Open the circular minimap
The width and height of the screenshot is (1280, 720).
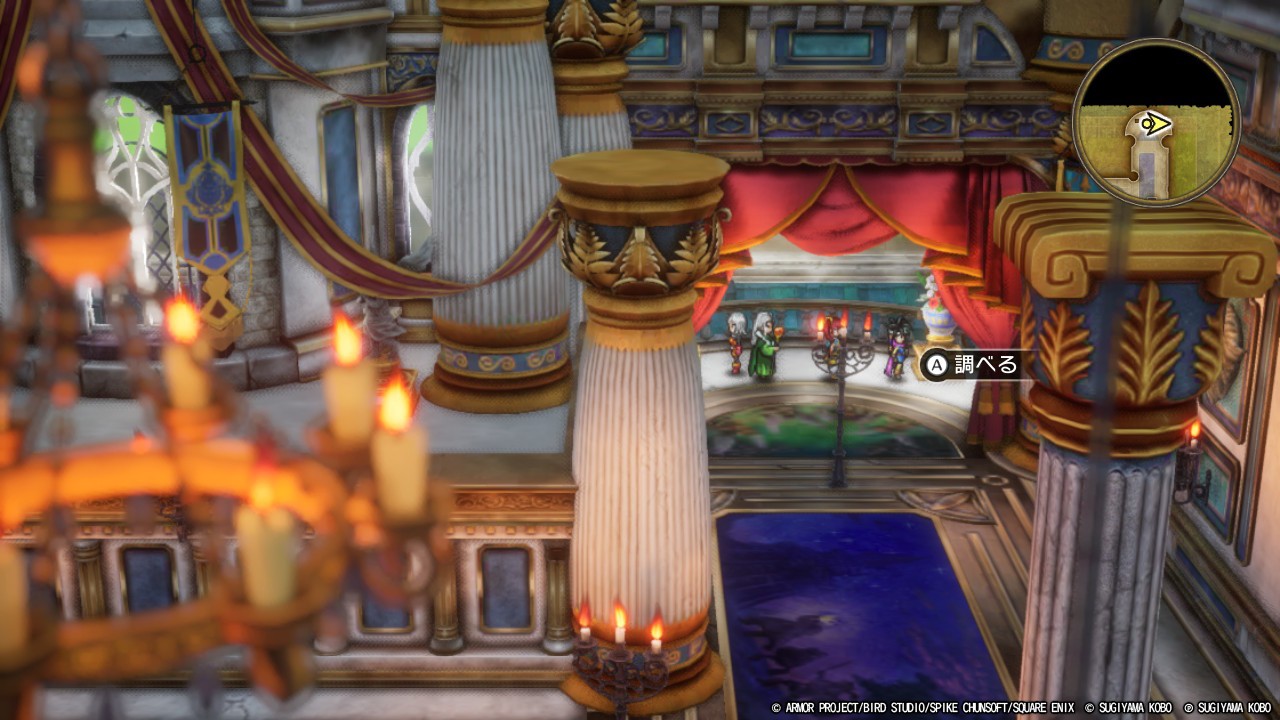click(x=1156, y=123)
